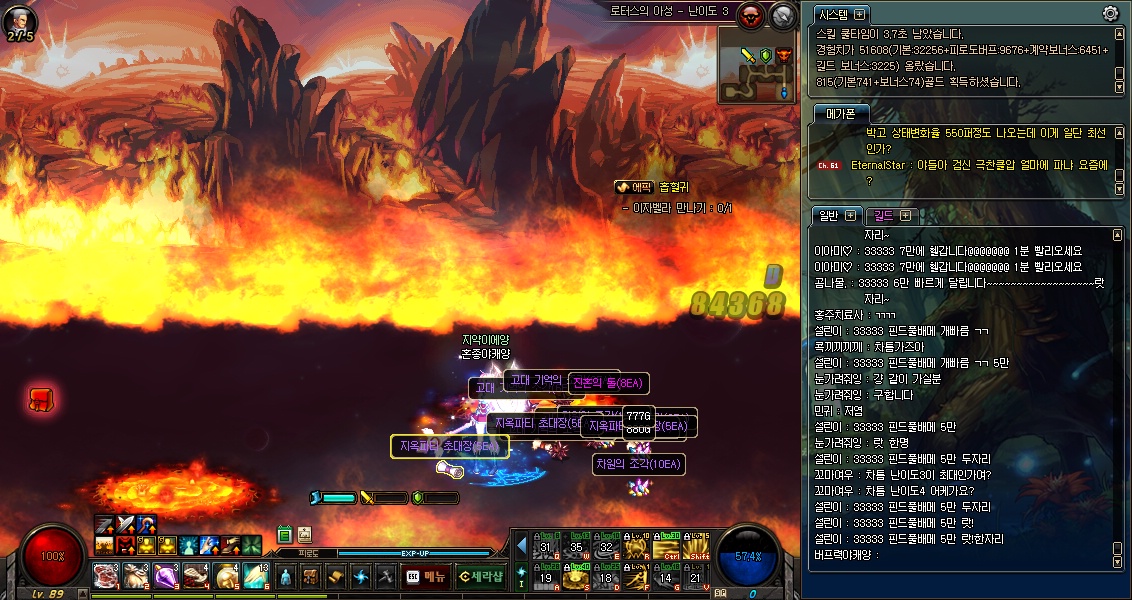The width and height of the screenshot is (1132, 600).
Task: Click the red chest icon on left edge
Action: 41,400
